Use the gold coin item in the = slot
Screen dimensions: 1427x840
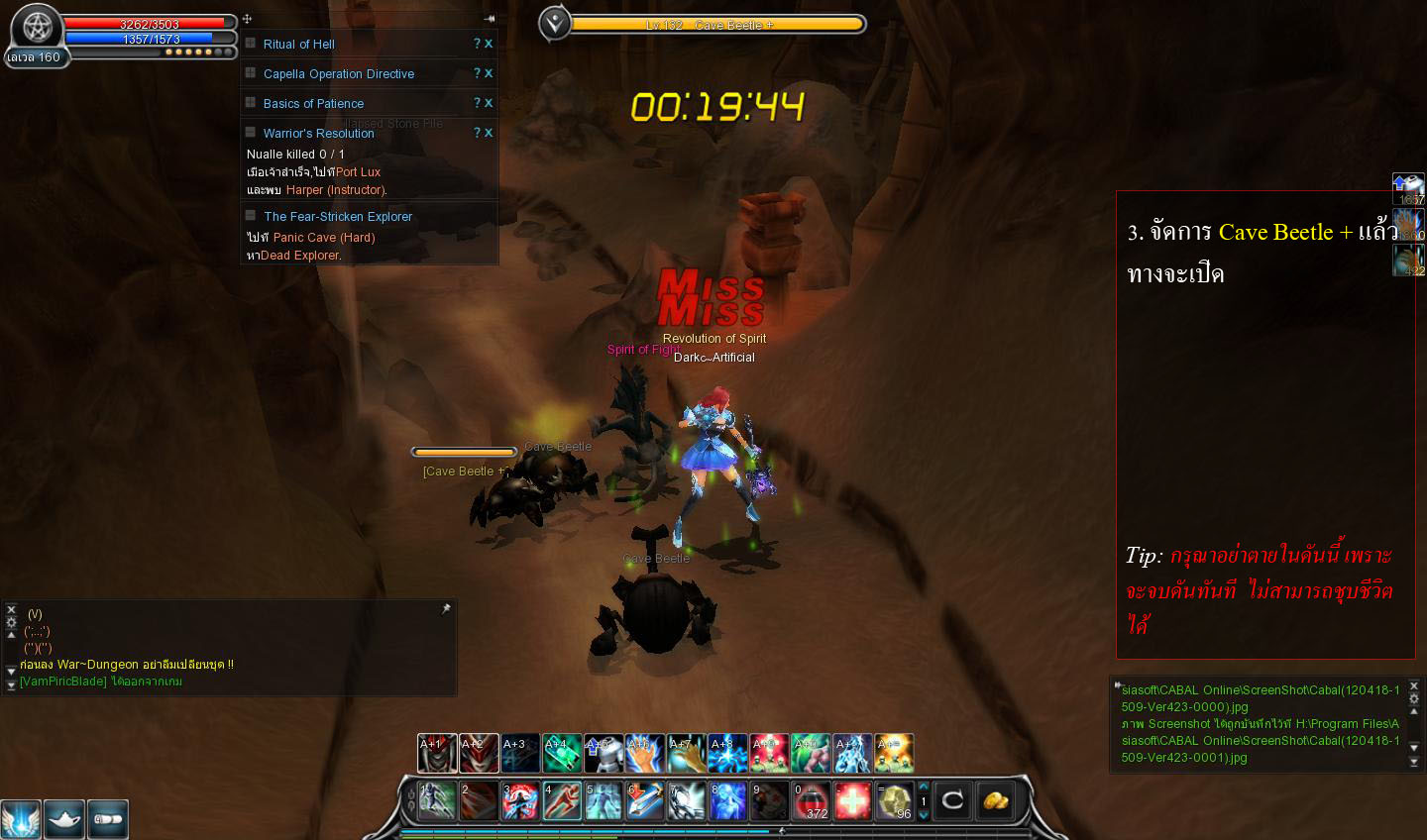(895, 800)
